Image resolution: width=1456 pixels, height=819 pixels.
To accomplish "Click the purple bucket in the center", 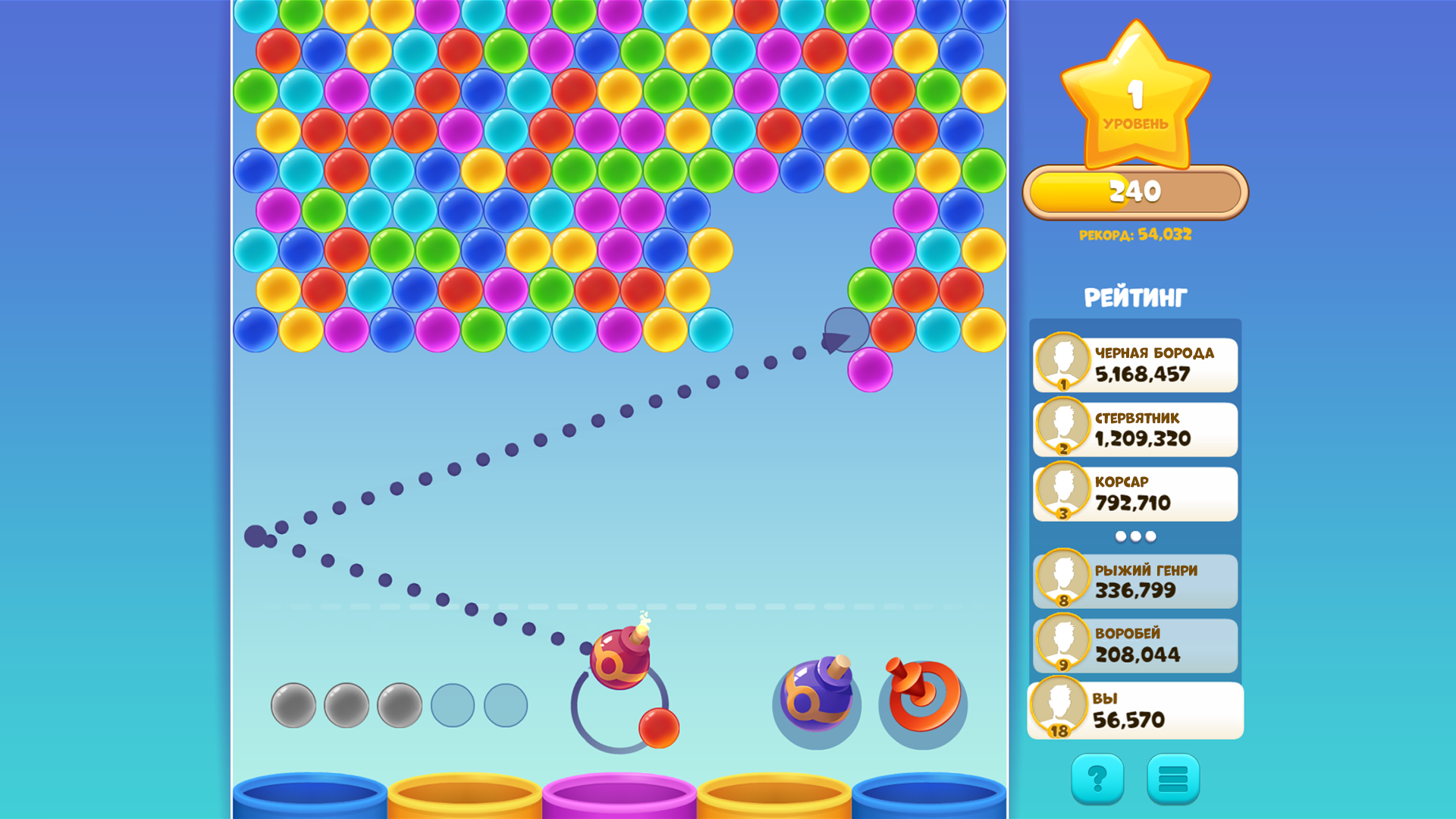I will [620, 796].
